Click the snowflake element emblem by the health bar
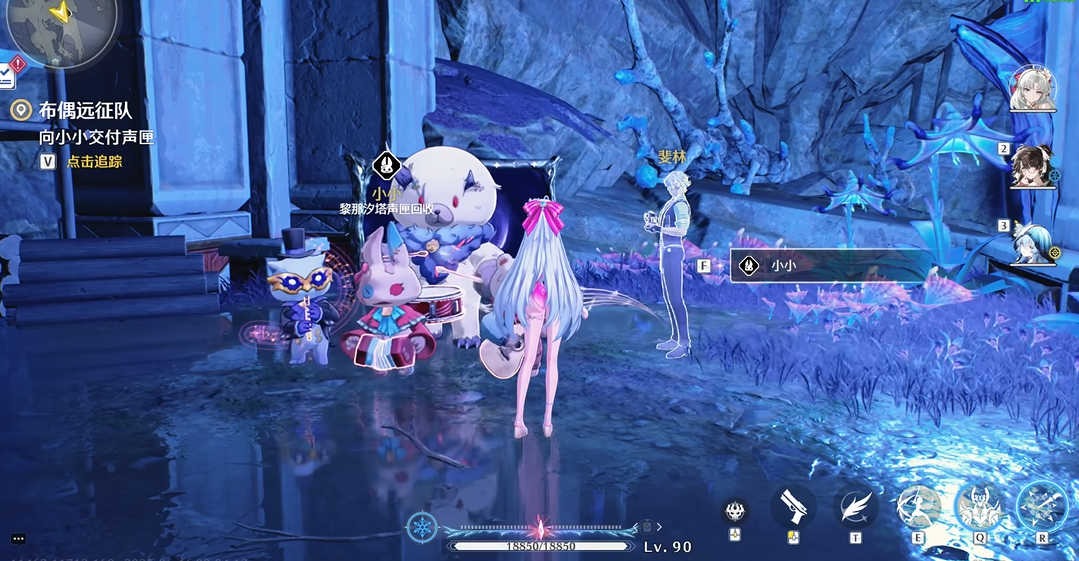1079x561 pixels. click(421, 527)
